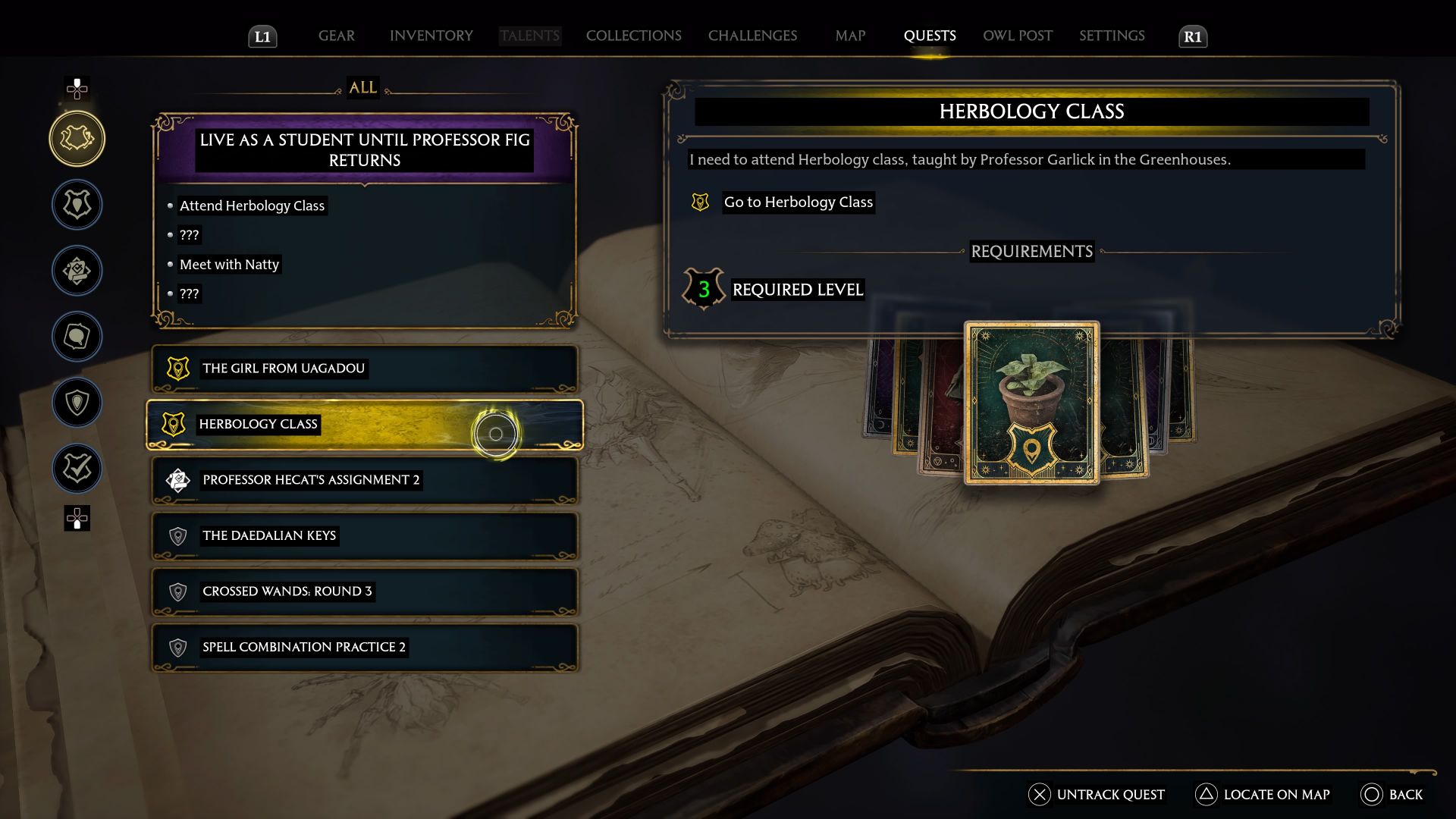1456x819 pixels.
Task: Click the Herbology Class quest list icon
Action: tap(176, 425)
